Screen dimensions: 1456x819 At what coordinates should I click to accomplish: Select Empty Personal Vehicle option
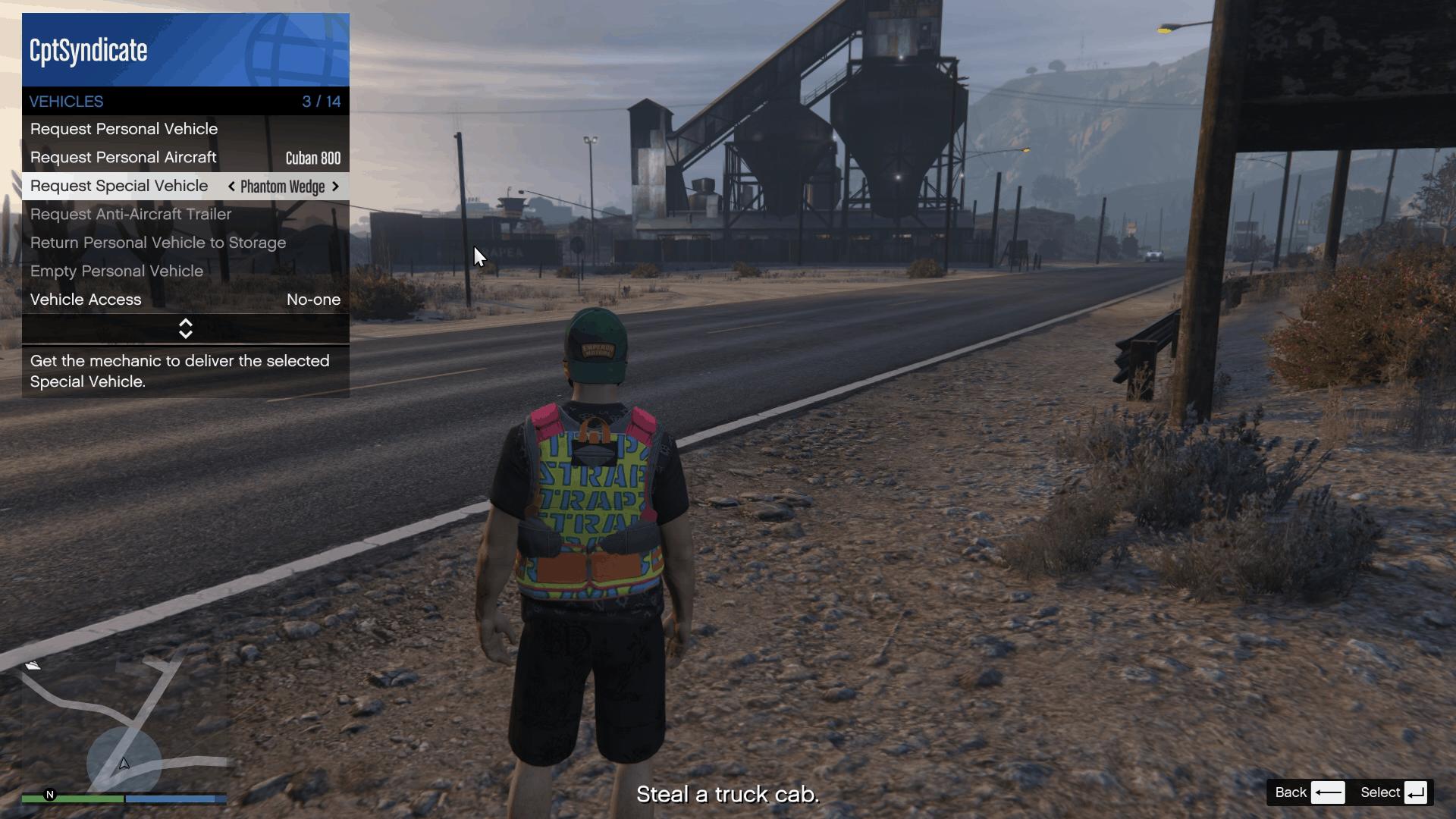pyautogui.click(x=117, y=271)
